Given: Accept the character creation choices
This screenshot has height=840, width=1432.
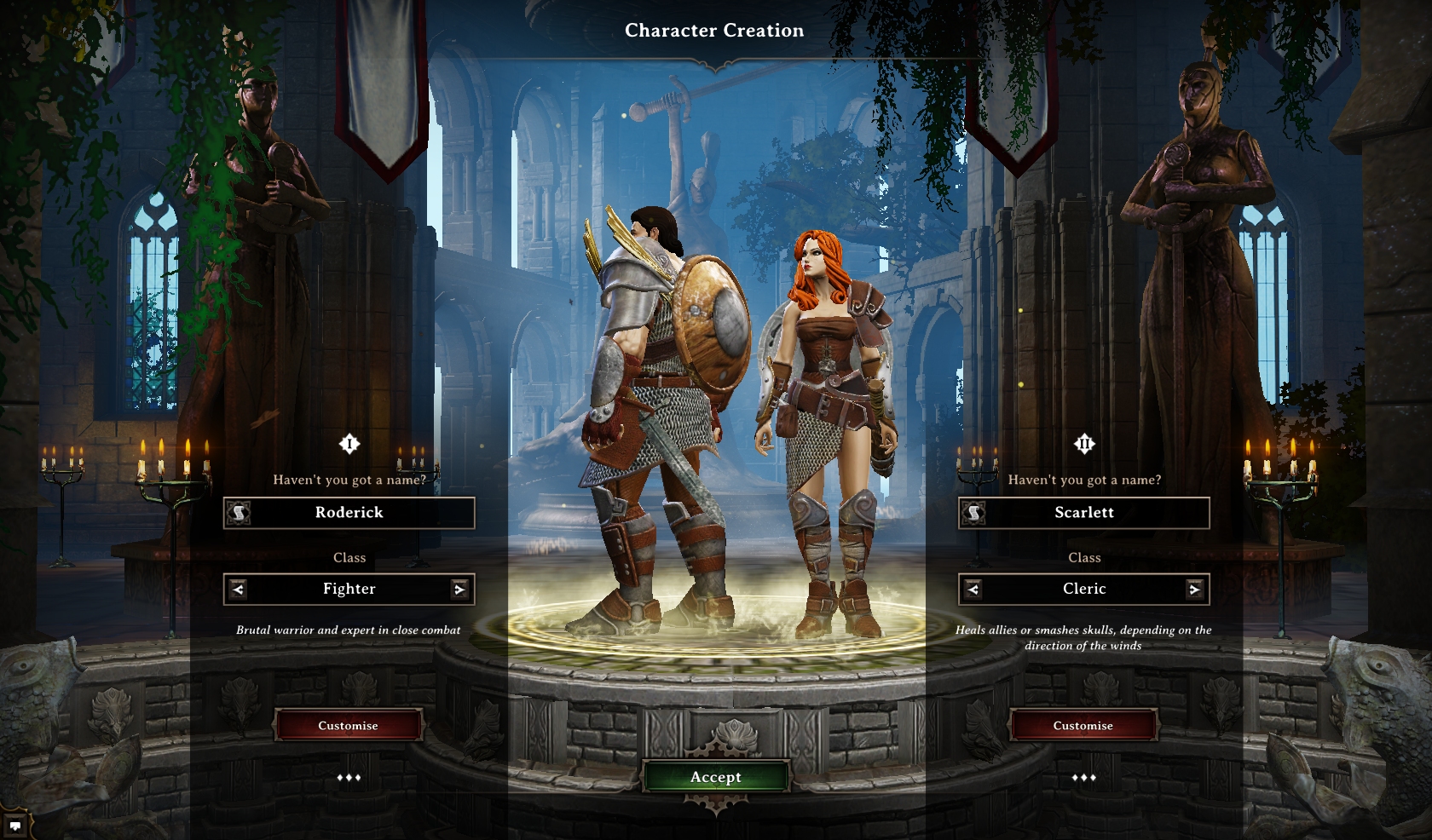Looking at the screenshot, I should 715,777.
